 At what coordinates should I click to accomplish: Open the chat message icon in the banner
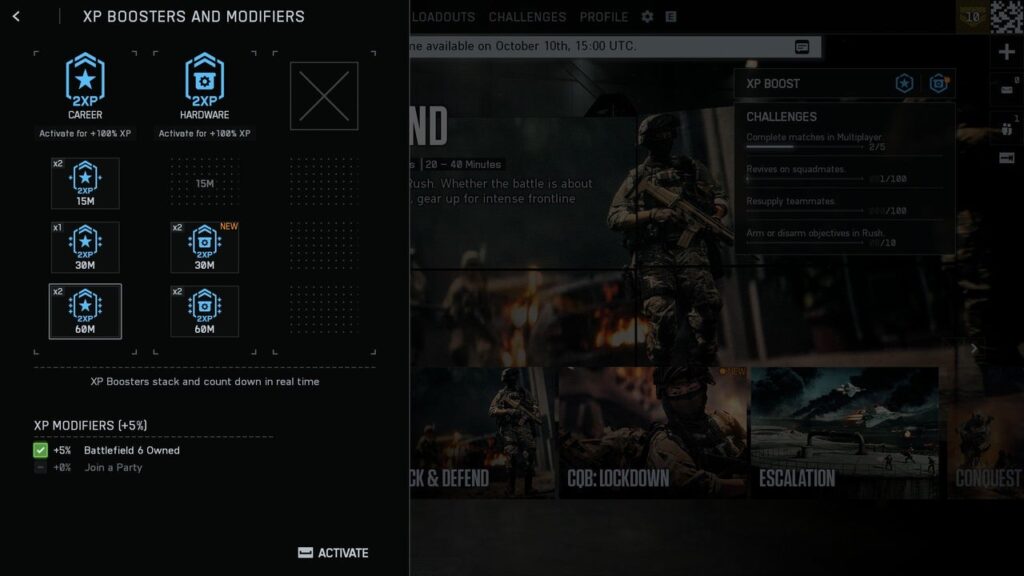click(x=802, y=47)
